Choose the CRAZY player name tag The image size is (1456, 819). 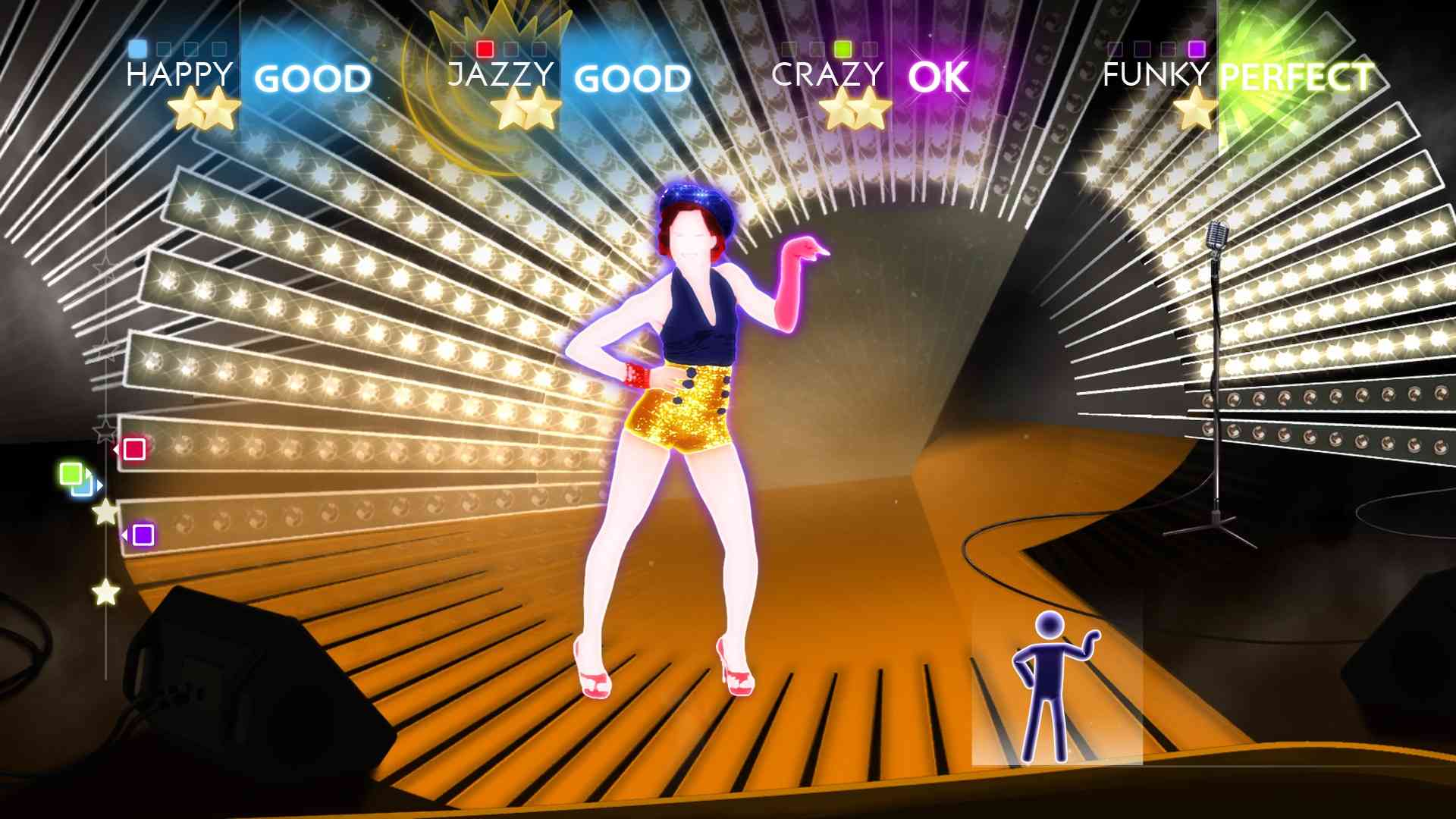(827, 75)
